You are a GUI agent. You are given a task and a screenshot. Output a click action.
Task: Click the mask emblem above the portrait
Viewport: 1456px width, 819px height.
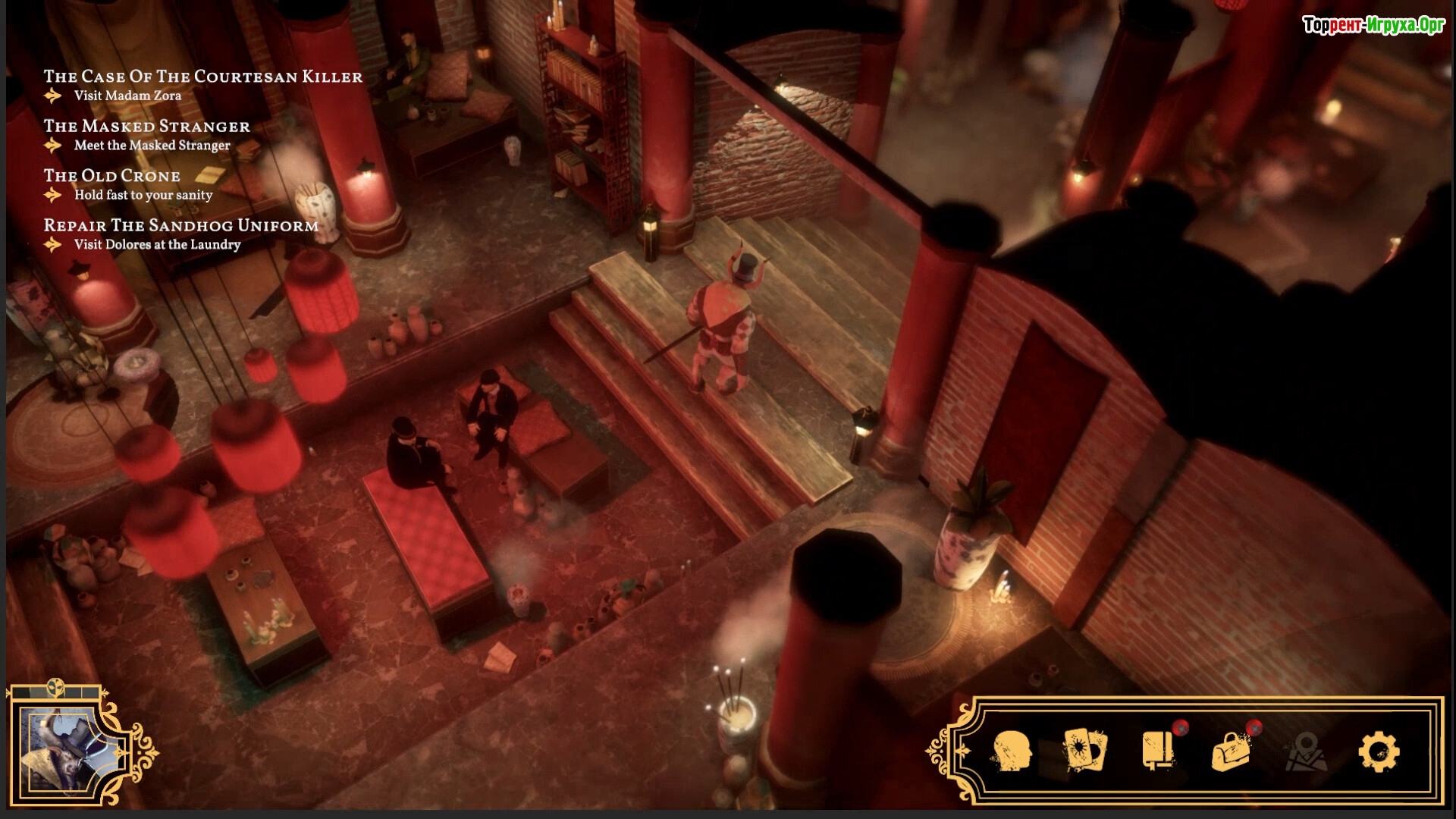pos(56,687)
